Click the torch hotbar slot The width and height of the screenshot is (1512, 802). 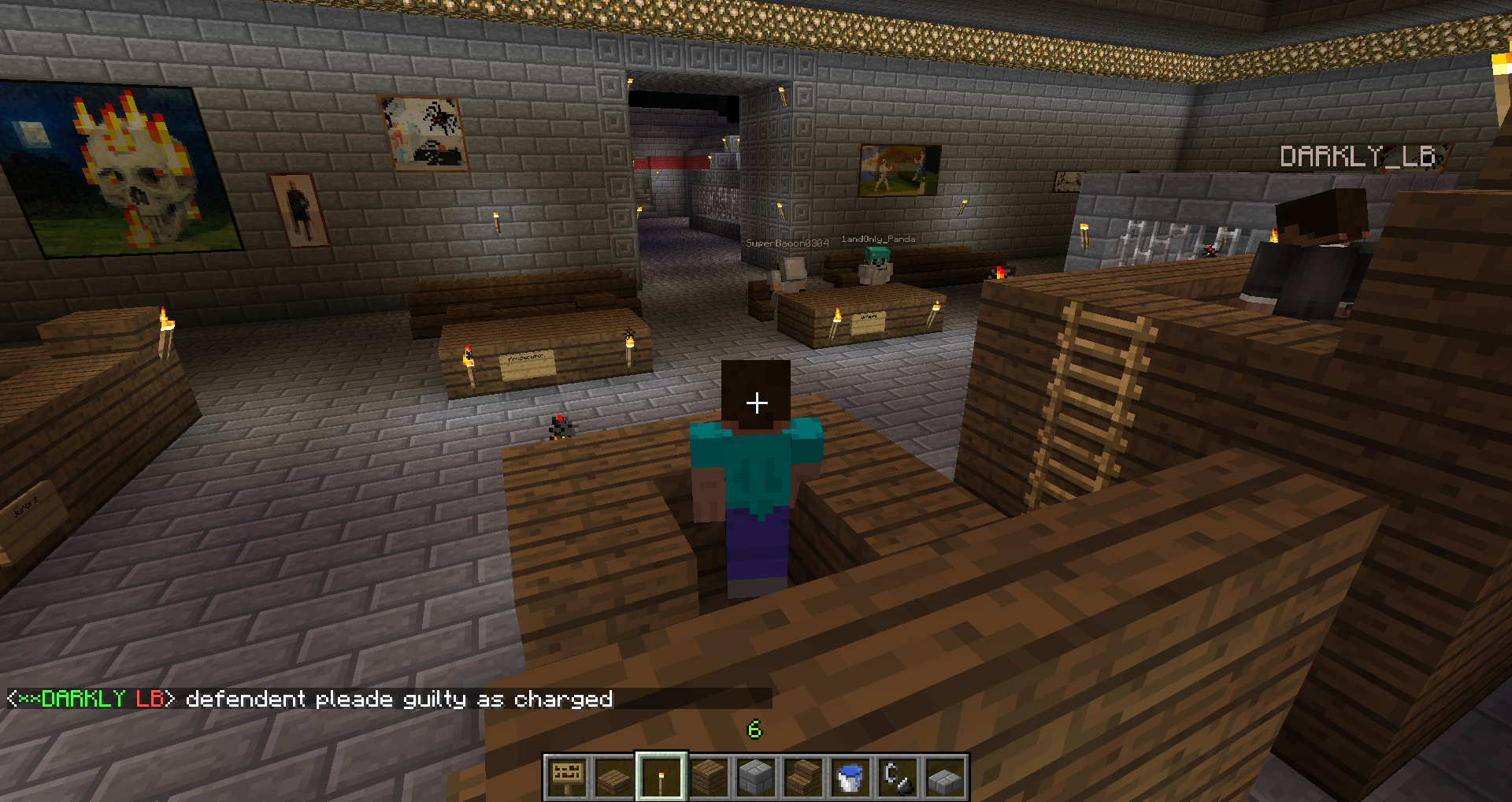(x=661, y=777)
